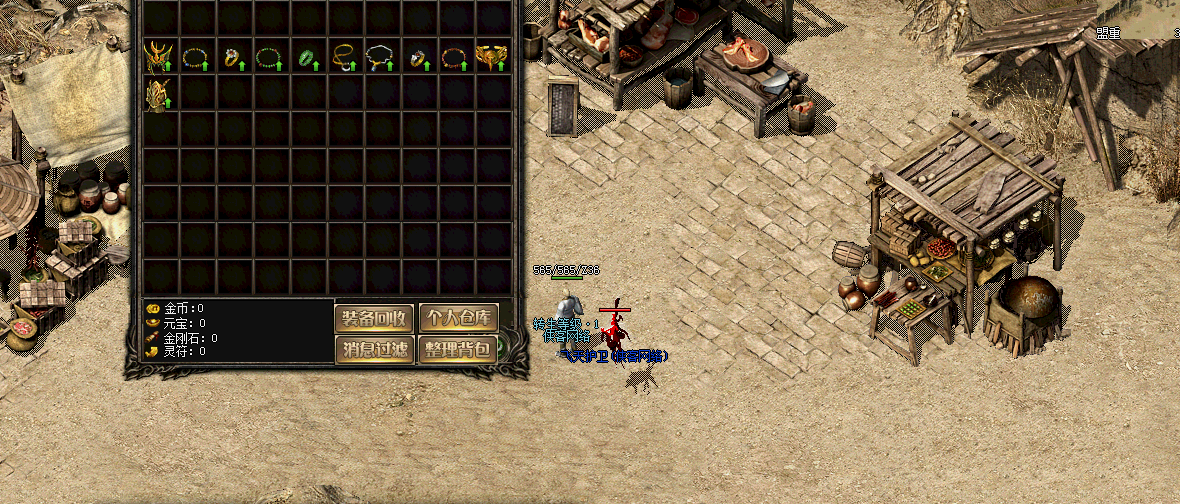Select the green jade ring
The width and height of the screenshot is (1180, 504).
click(307, 56)
